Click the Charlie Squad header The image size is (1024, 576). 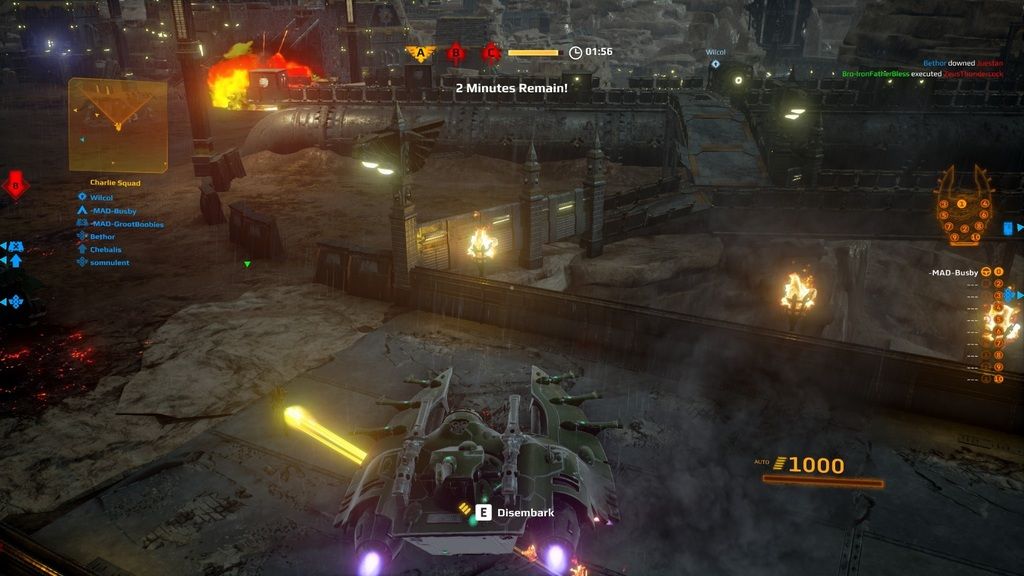tap(115, 183)
